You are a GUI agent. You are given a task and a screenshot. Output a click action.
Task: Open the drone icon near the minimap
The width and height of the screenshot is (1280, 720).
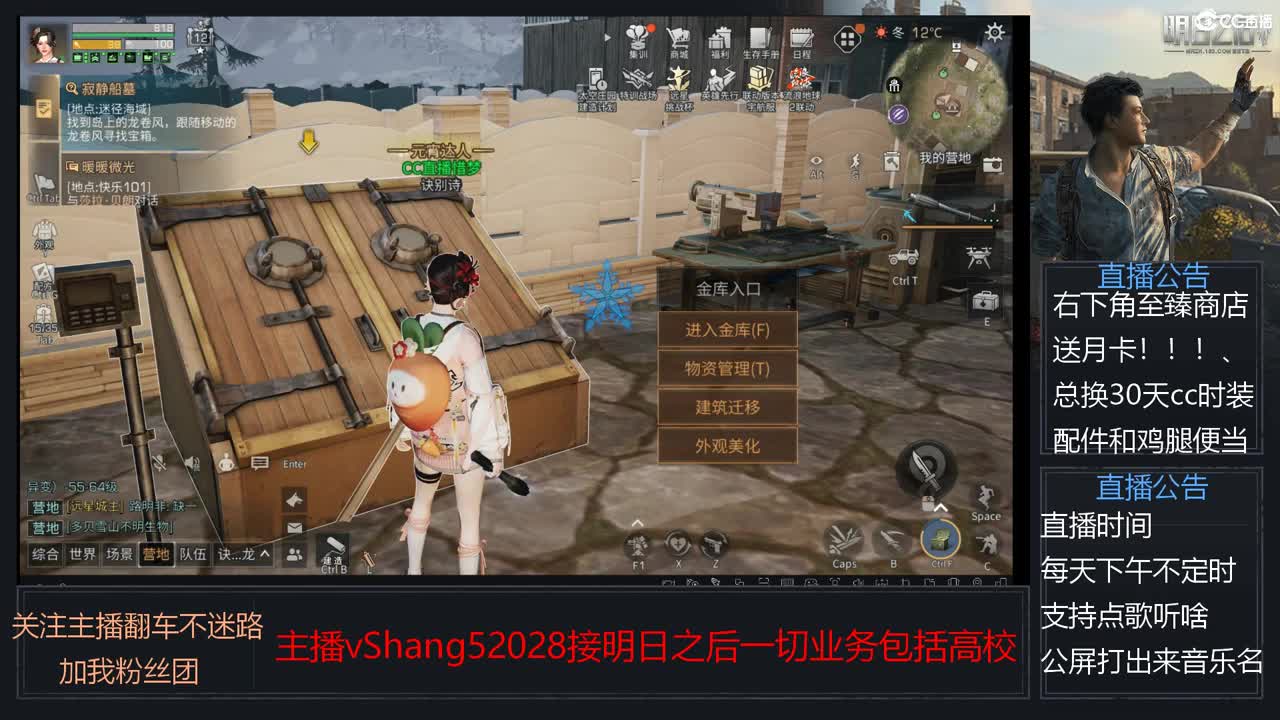coord(978,258)
